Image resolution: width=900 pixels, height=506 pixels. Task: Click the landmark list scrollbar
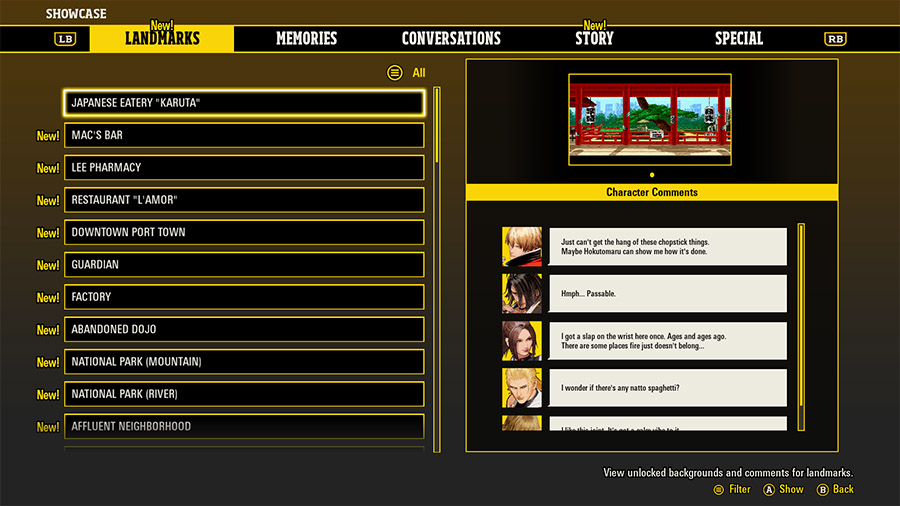tap(437, 265)
